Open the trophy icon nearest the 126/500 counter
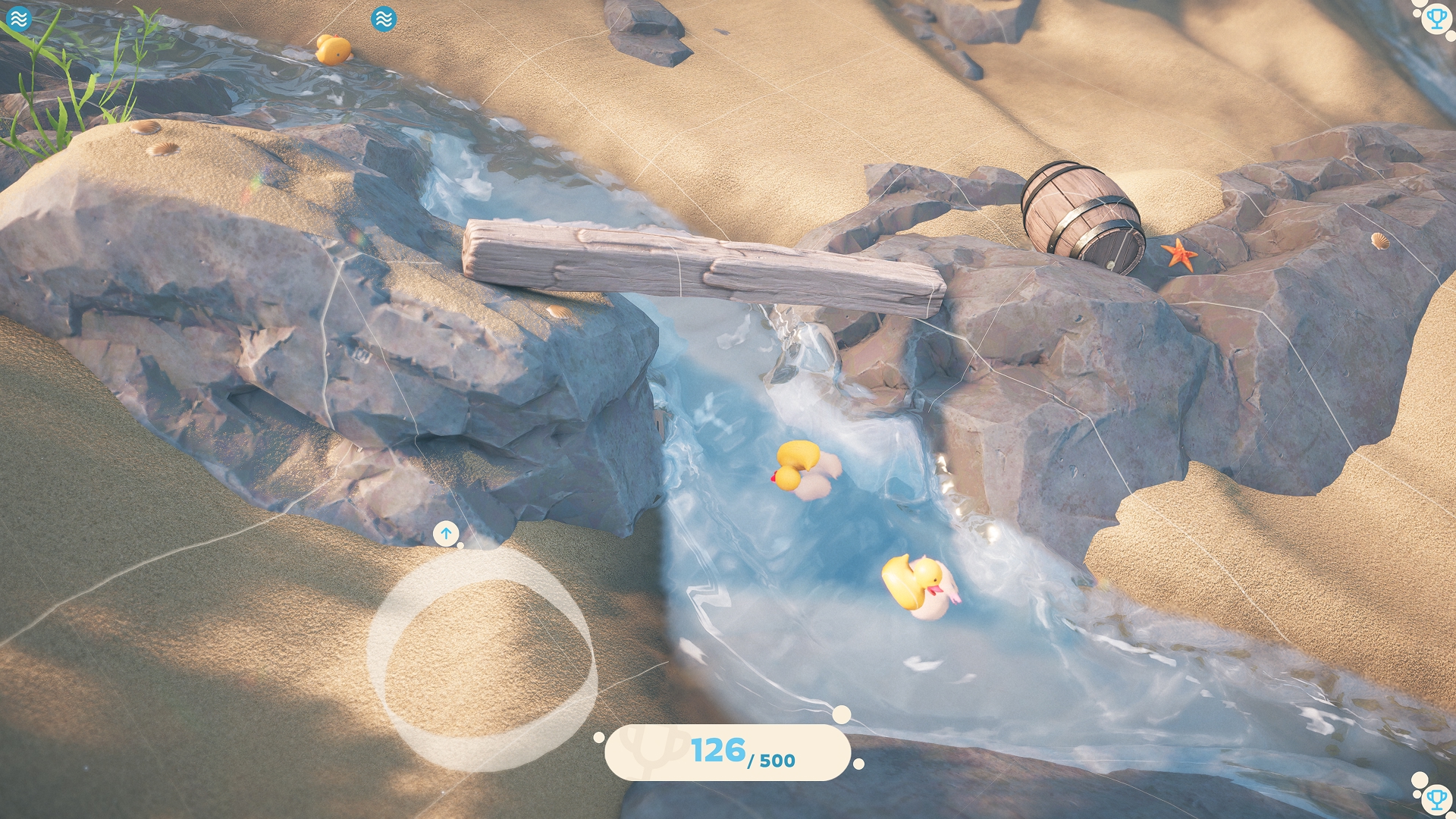Image resolution: width=1456 pixels, height=819 pixels. (1436, 798)
